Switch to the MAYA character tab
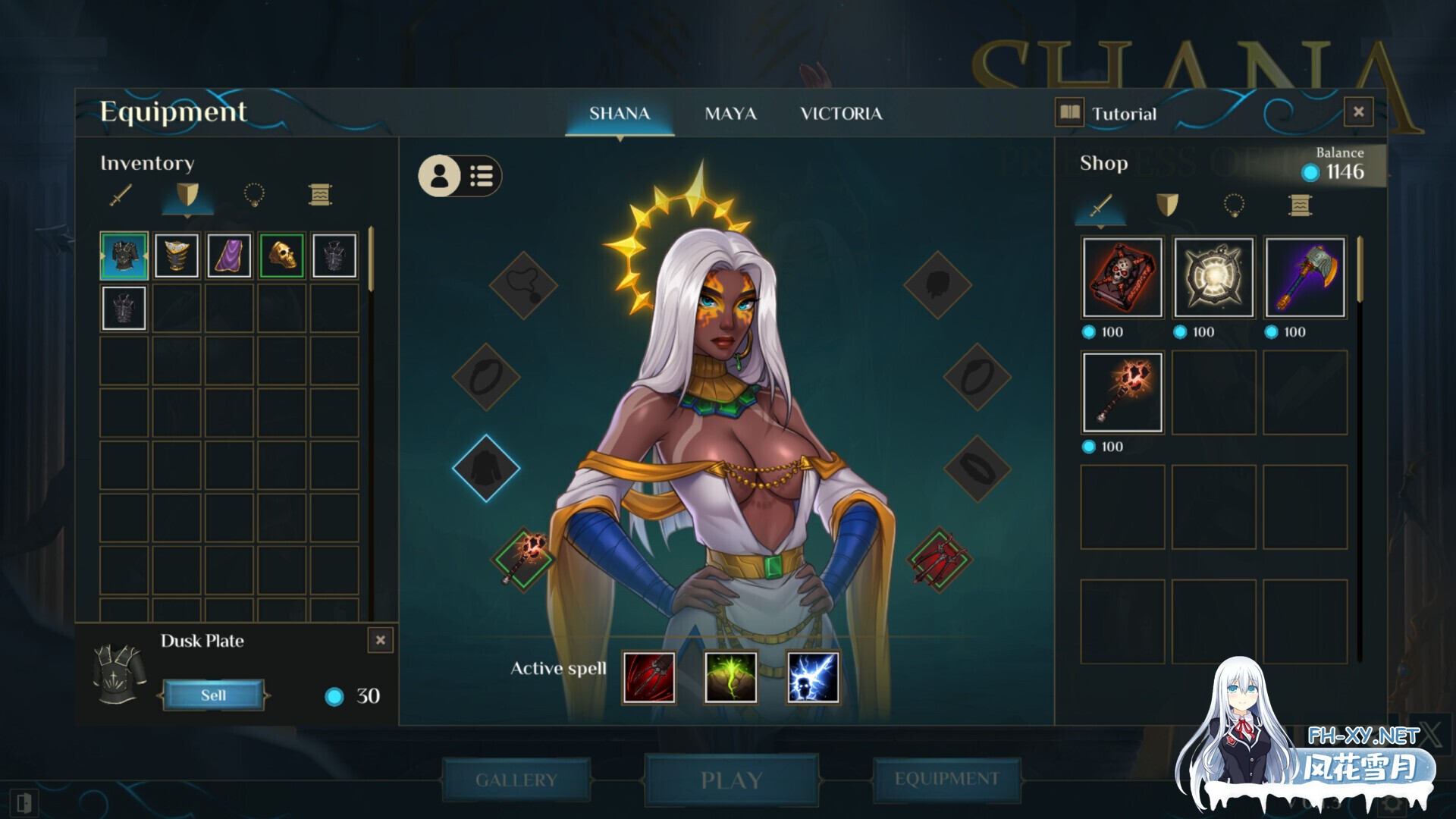The width and height of the screenshot is (1456, 819). [x=730, y=114]
